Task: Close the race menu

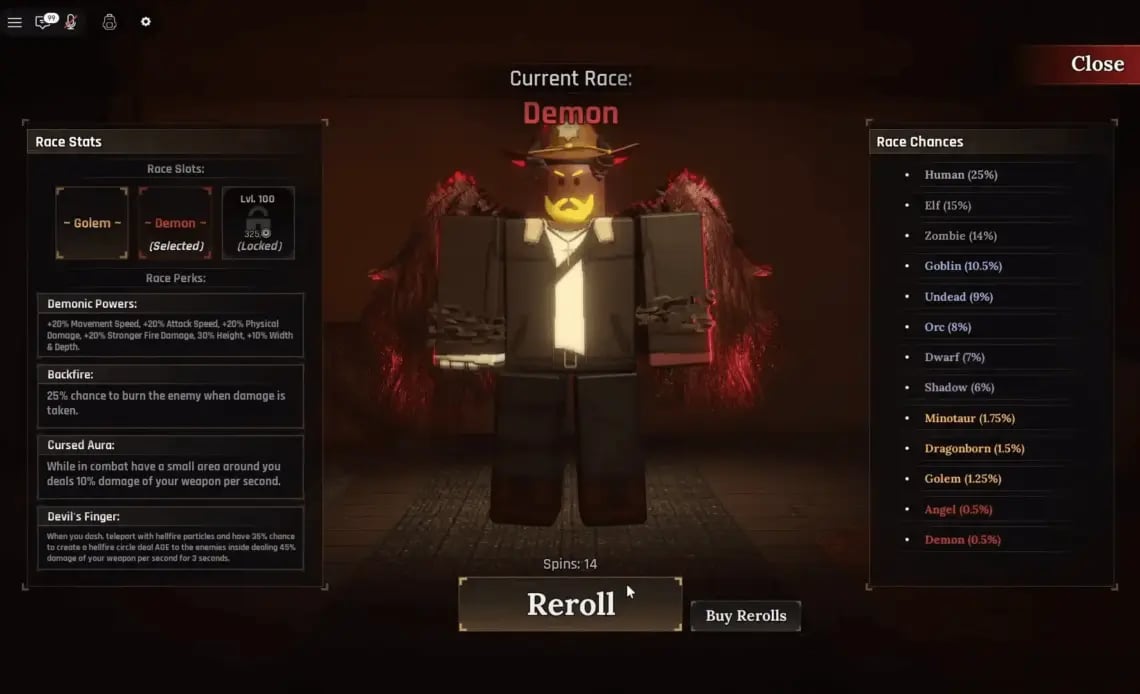Action: 1096,64
